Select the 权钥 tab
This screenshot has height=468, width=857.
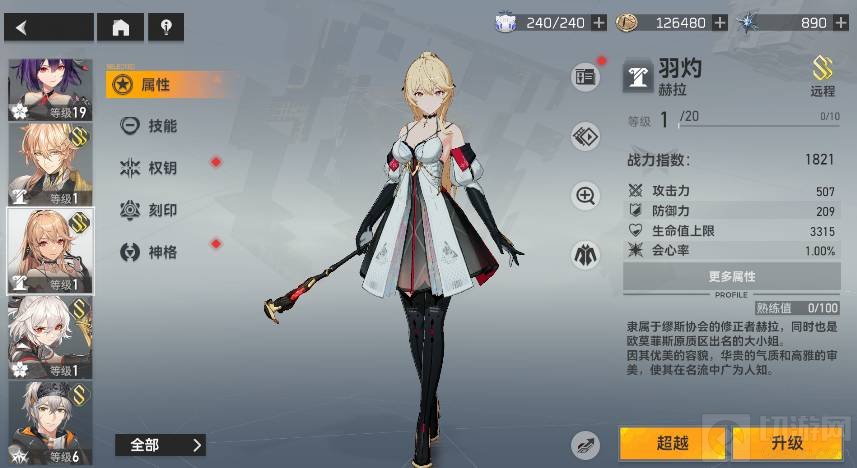161,168
